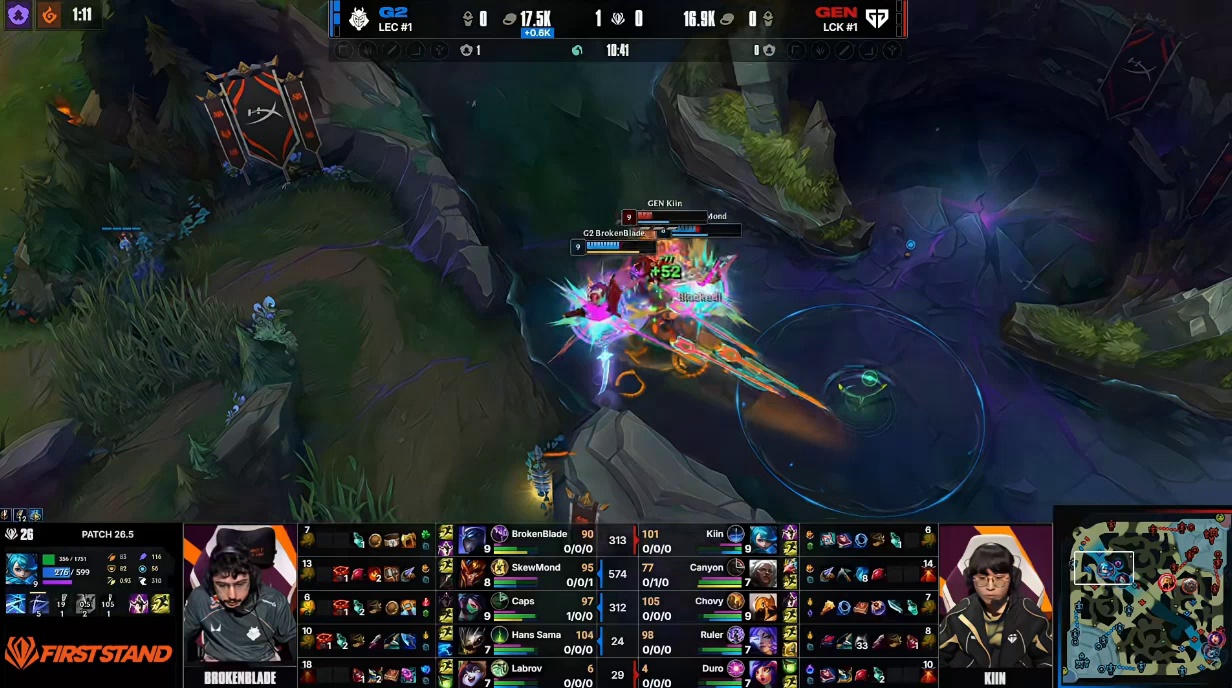Screen dimensions: 1232x688
Task: Click the G2 team logo
Action: (x=359, y=18)
